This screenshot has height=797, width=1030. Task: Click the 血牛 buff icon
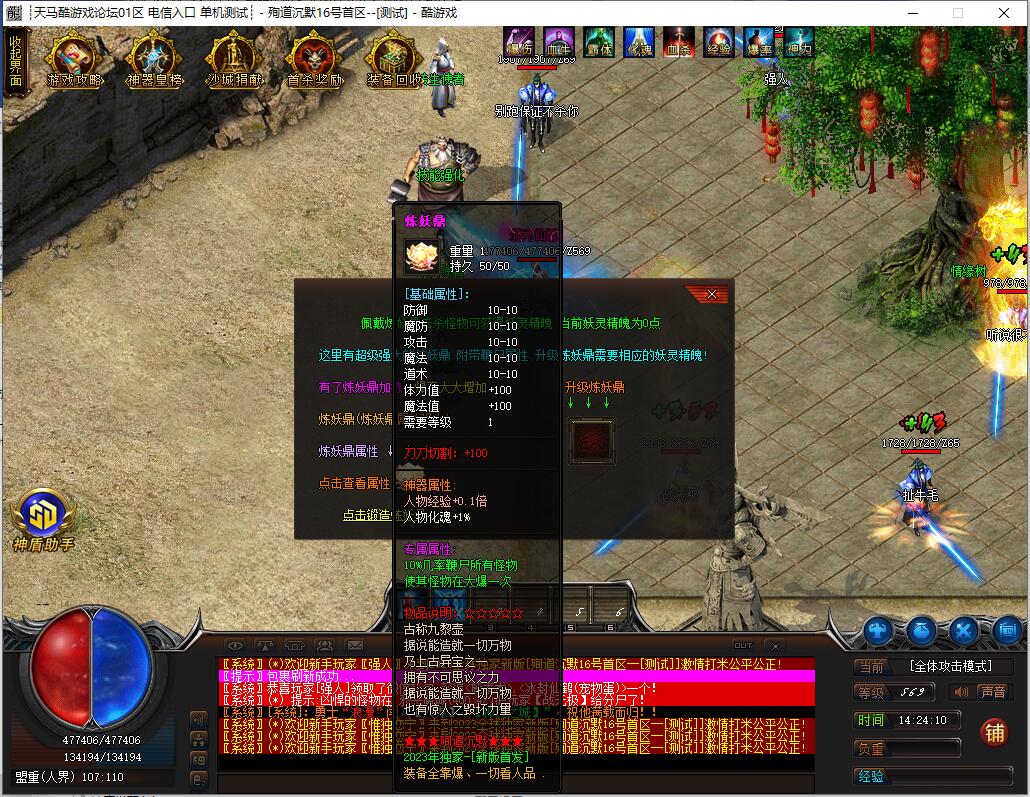[x=559, y=41]
